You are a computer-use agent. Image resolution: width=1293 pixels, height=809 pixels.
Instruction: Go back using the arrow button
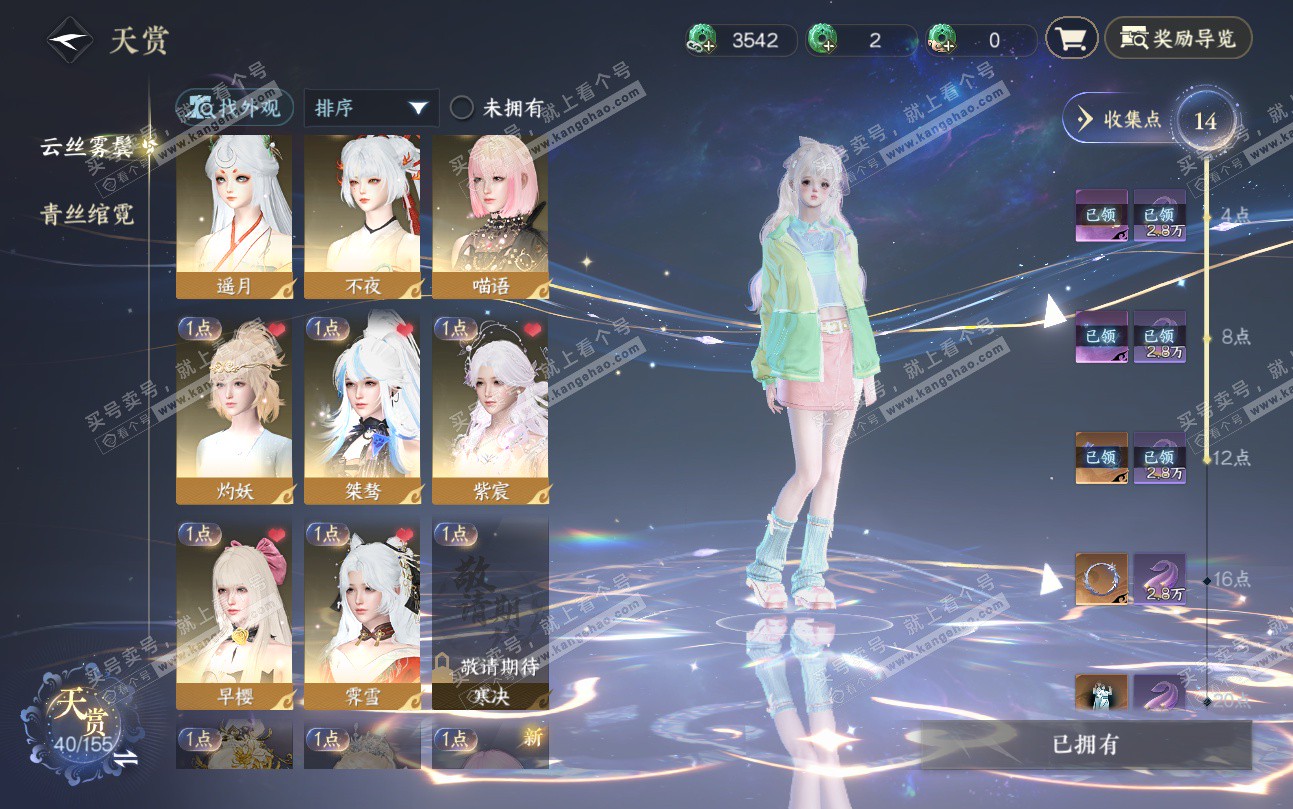tap(69, 41)
